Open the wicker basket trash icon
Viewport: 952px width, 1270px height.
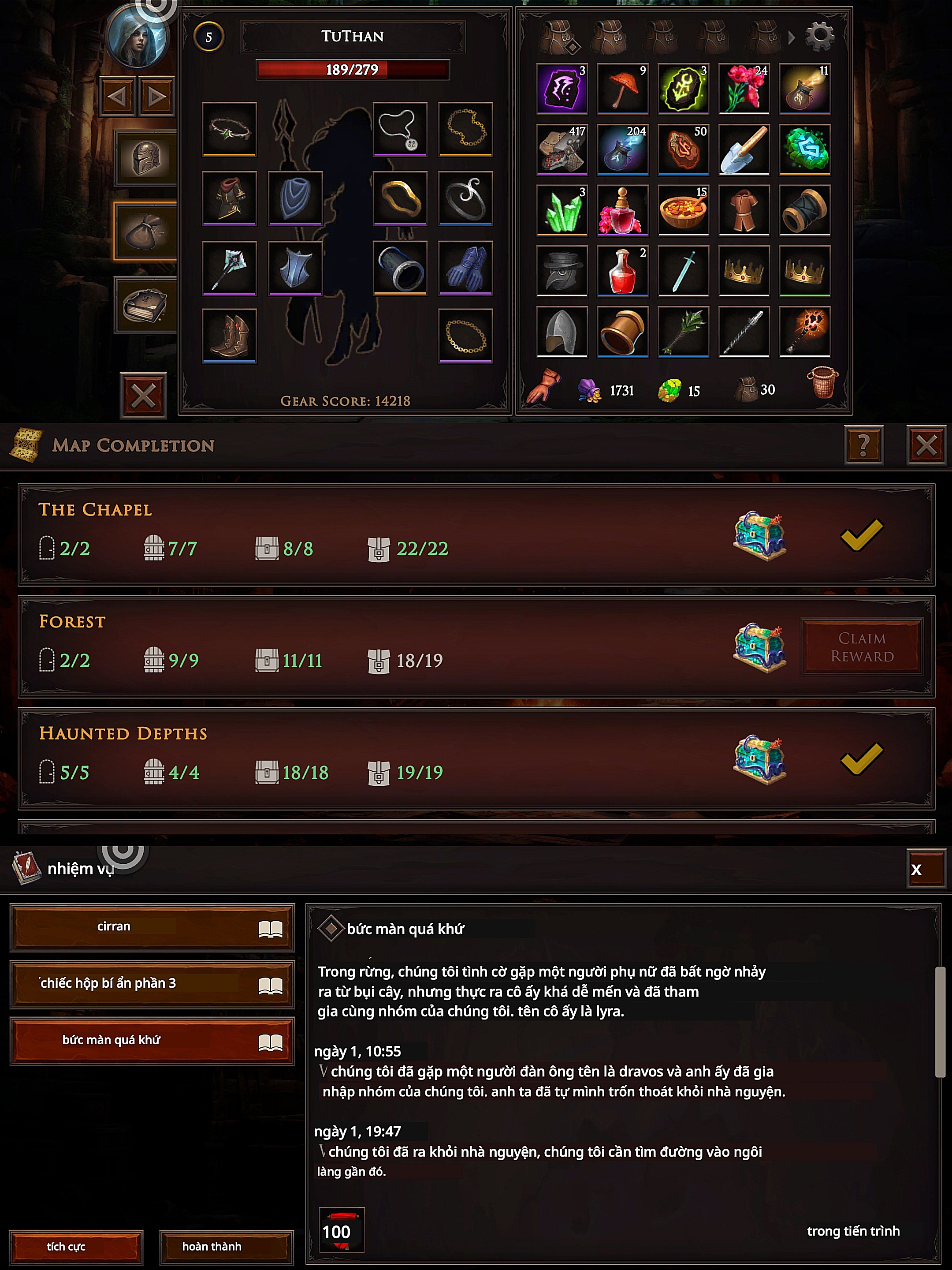click(822, 382)
